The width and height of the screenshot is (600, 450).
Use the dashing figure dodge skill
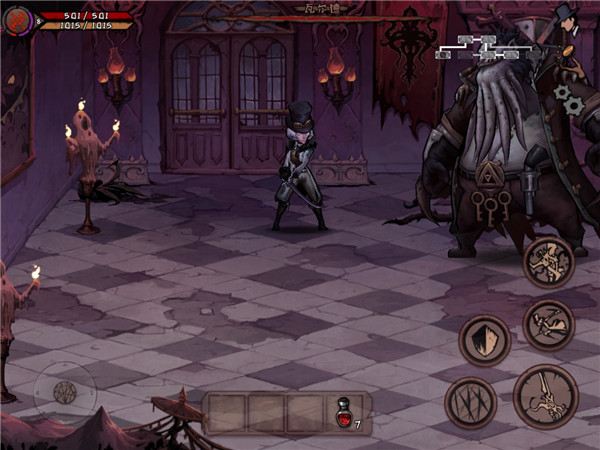pos(549,324)
